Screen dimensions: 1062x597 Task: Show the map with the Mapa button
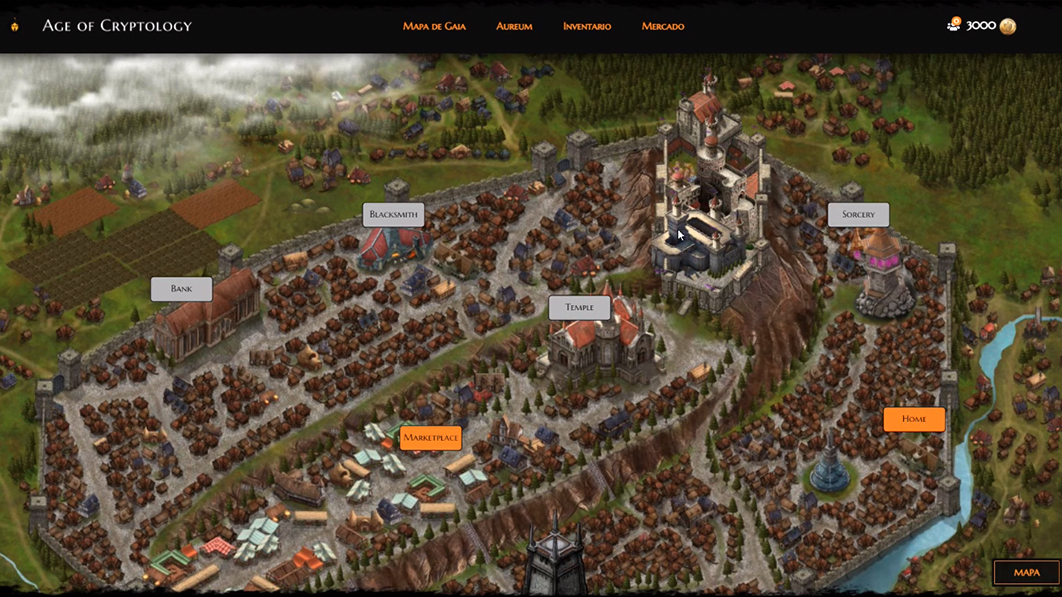(x=1026, y=573)
